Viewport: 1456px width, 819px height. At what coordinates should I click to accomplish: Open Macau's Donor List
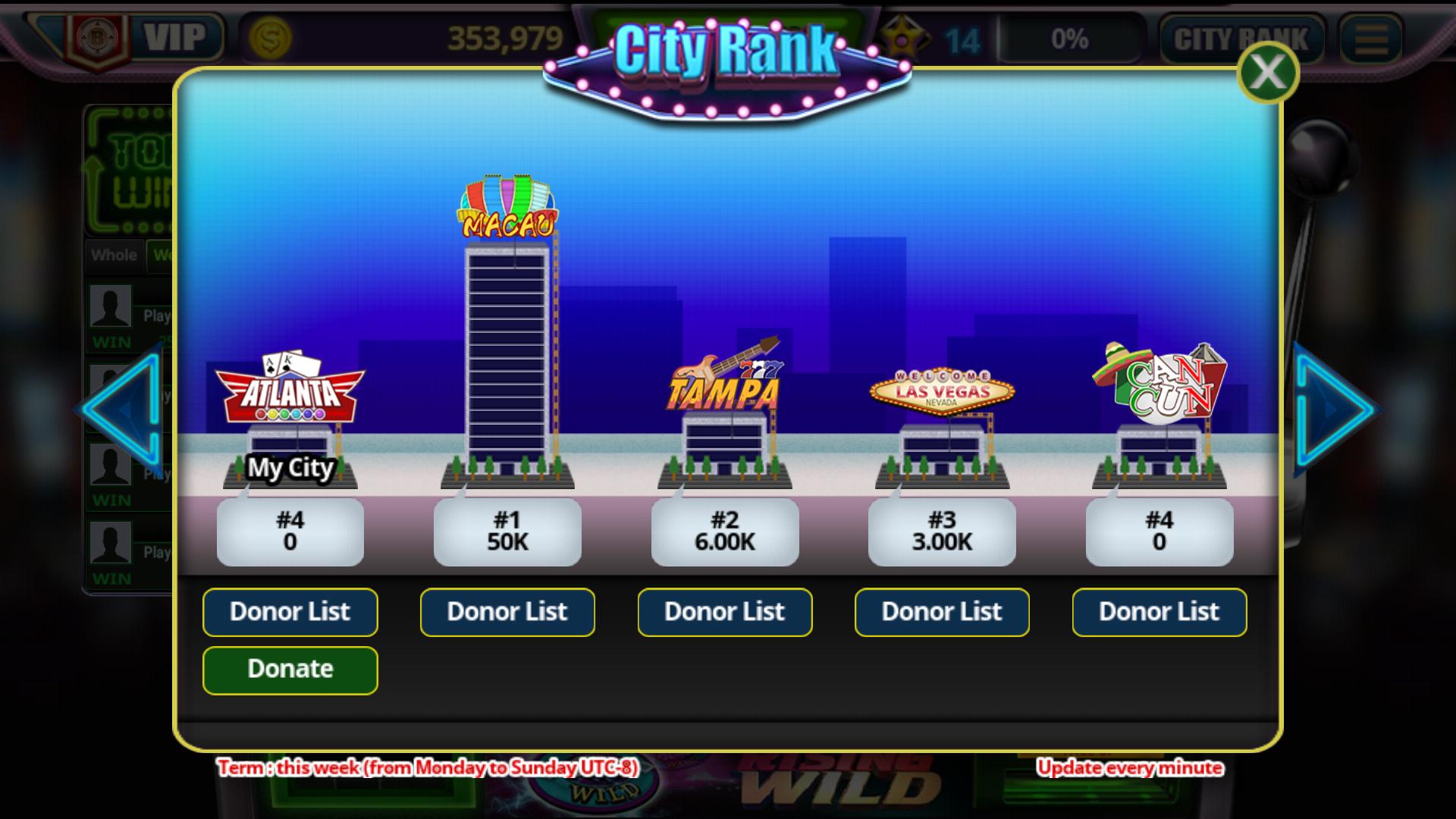507,612
